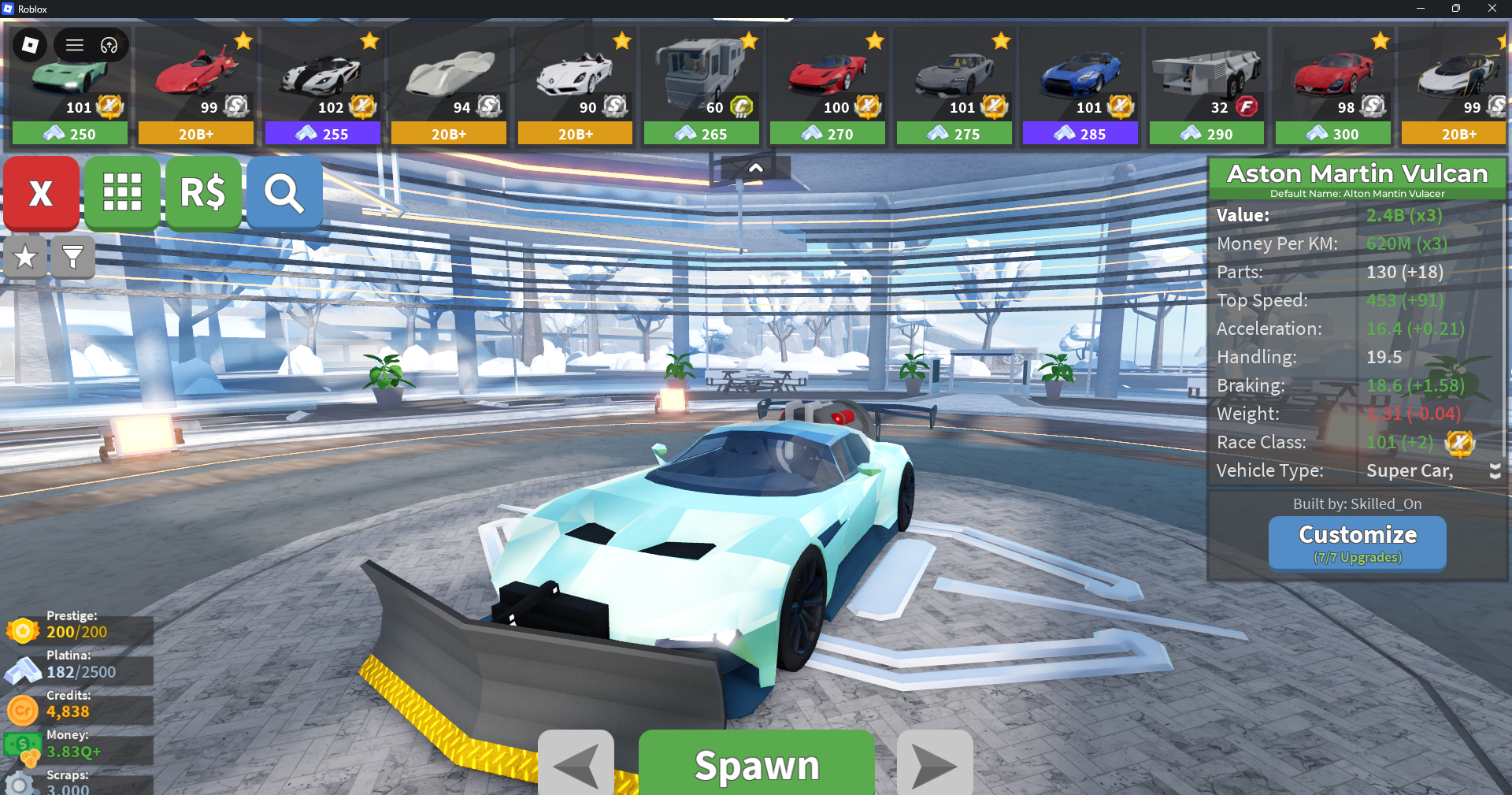The width and height of the screenshot is (1512, 795).
Task: Open the funnel filter options
Action: 72,257
